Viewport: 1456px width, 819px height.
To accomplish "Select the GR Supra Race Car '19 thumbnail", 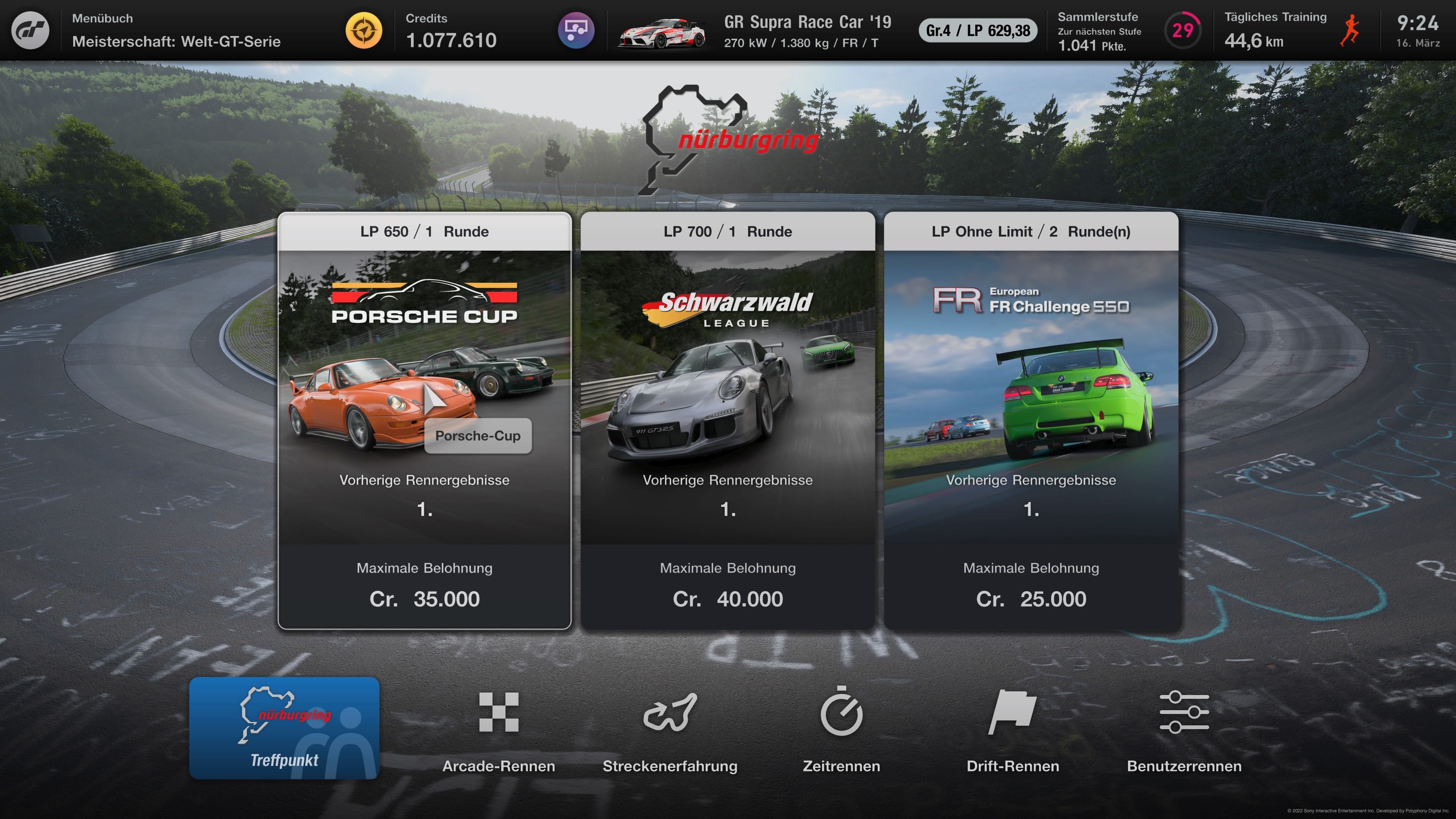I will click(660, 31).
